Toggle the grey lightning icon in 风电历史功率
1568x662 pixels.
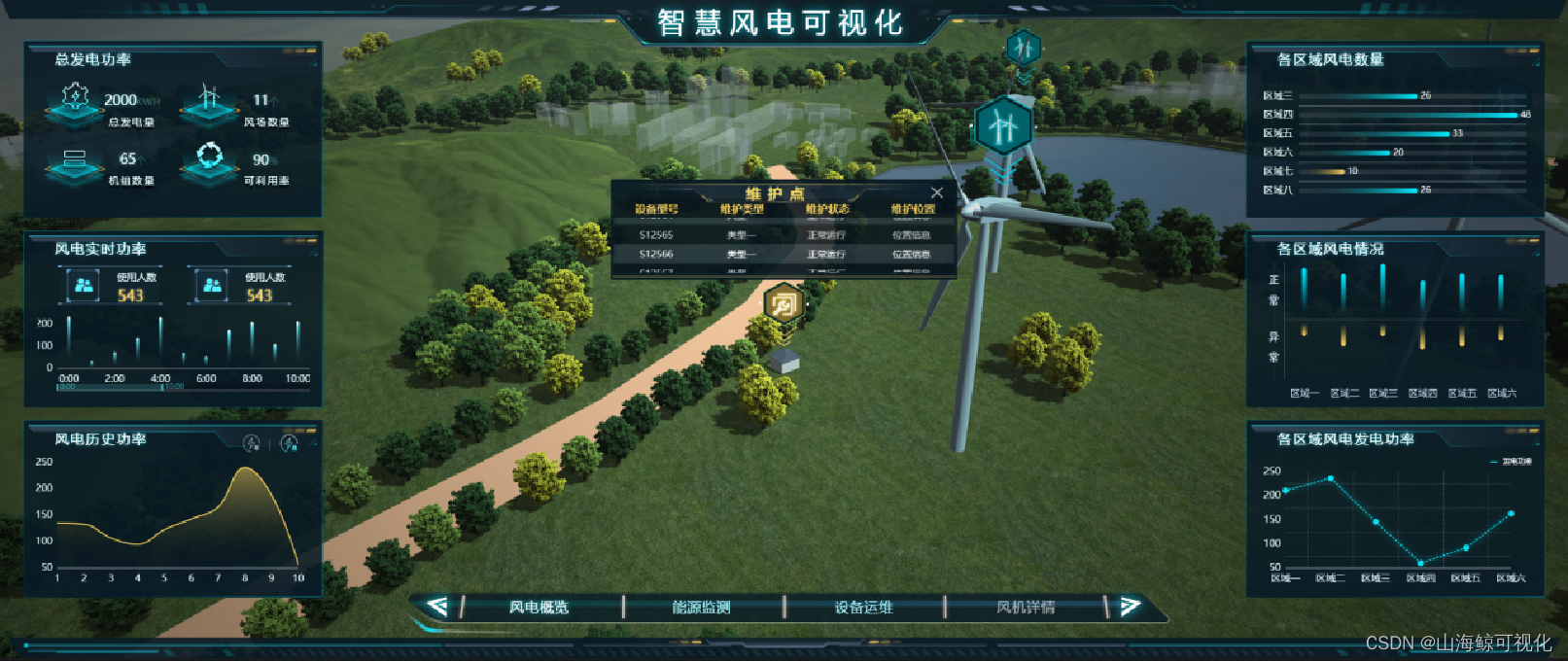click(251, 443)
